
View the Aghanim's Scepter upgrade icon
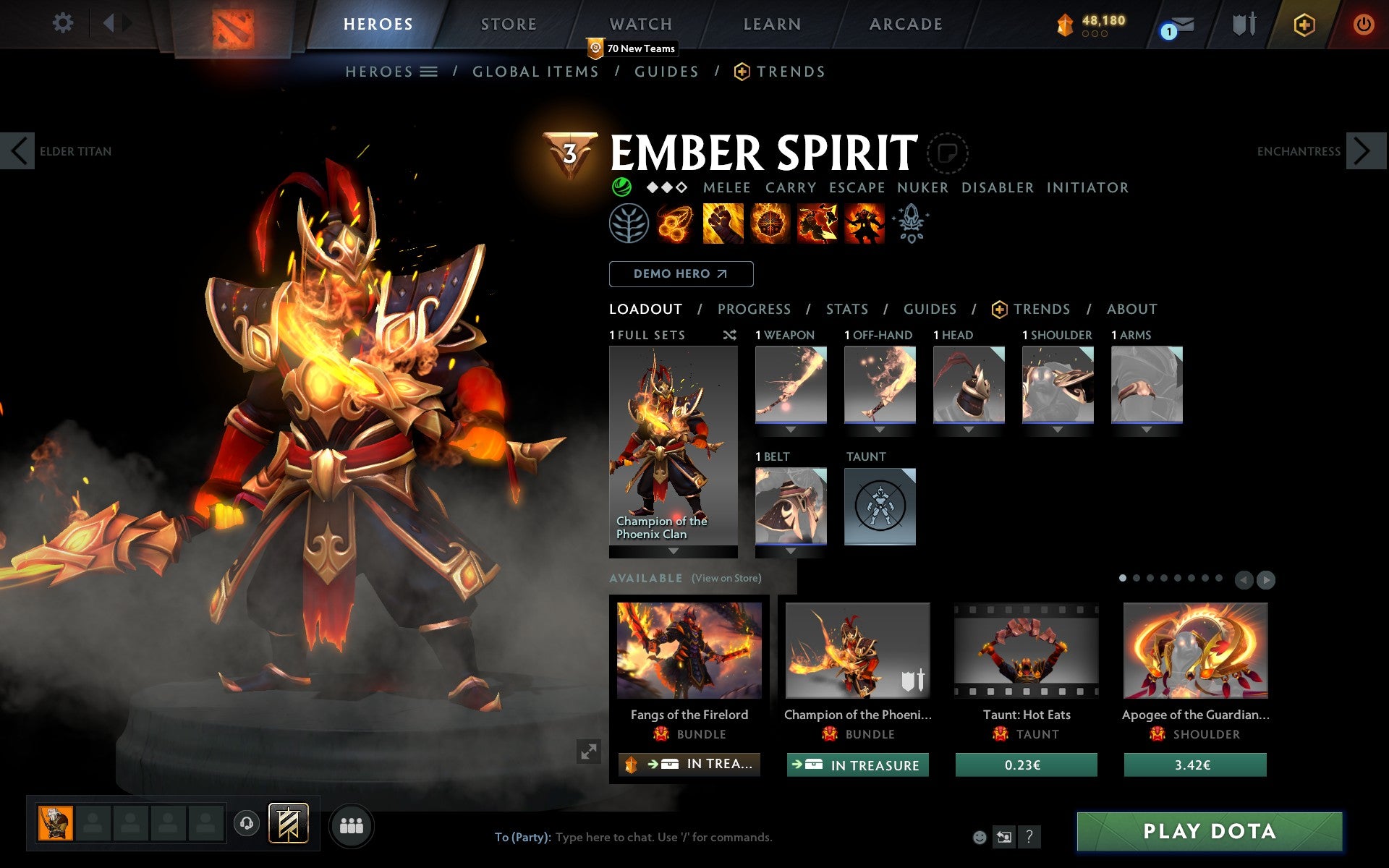click(x=911, y=224)
